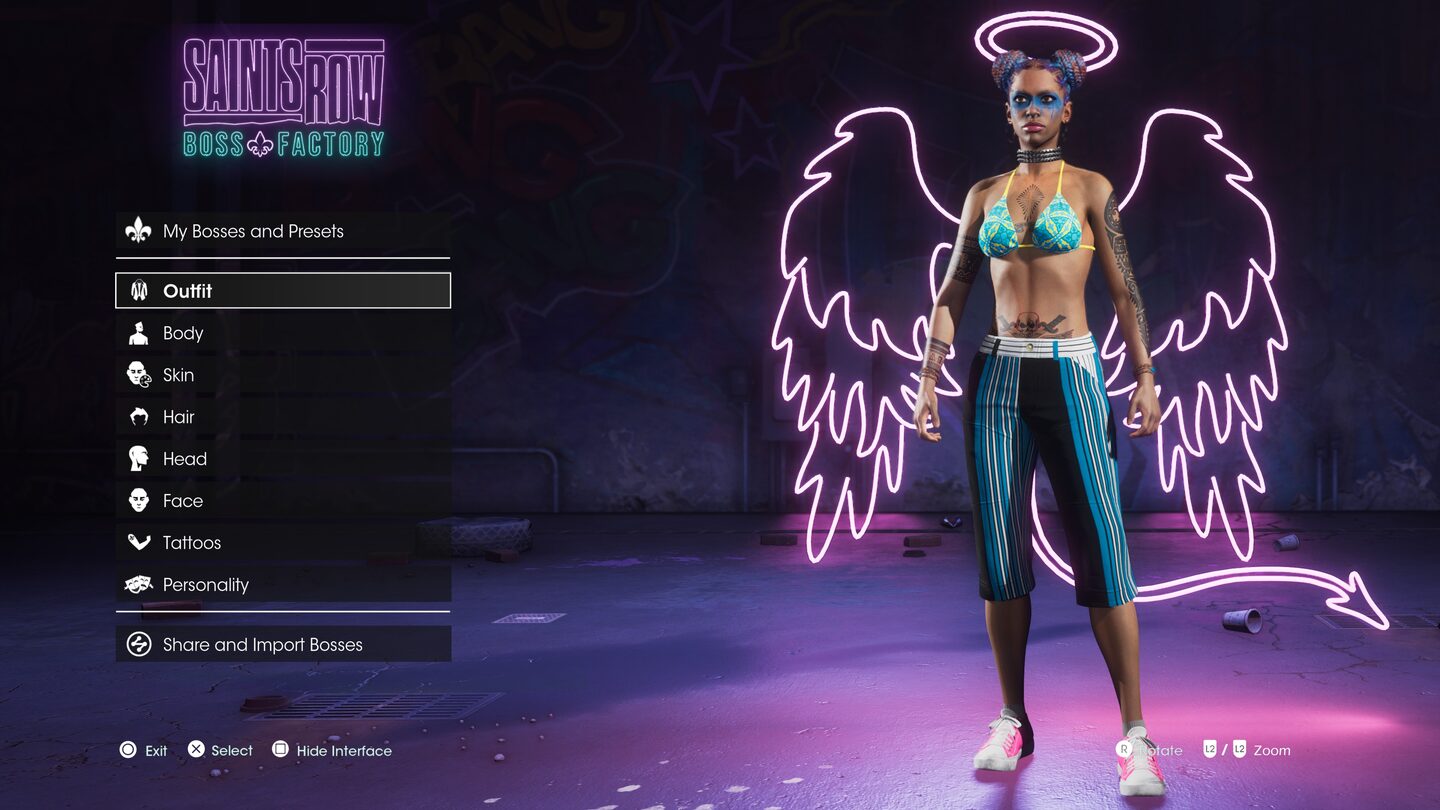Open the Head customization menu
The width and height of the screenshot is (1440, 810).
[282, 459]
